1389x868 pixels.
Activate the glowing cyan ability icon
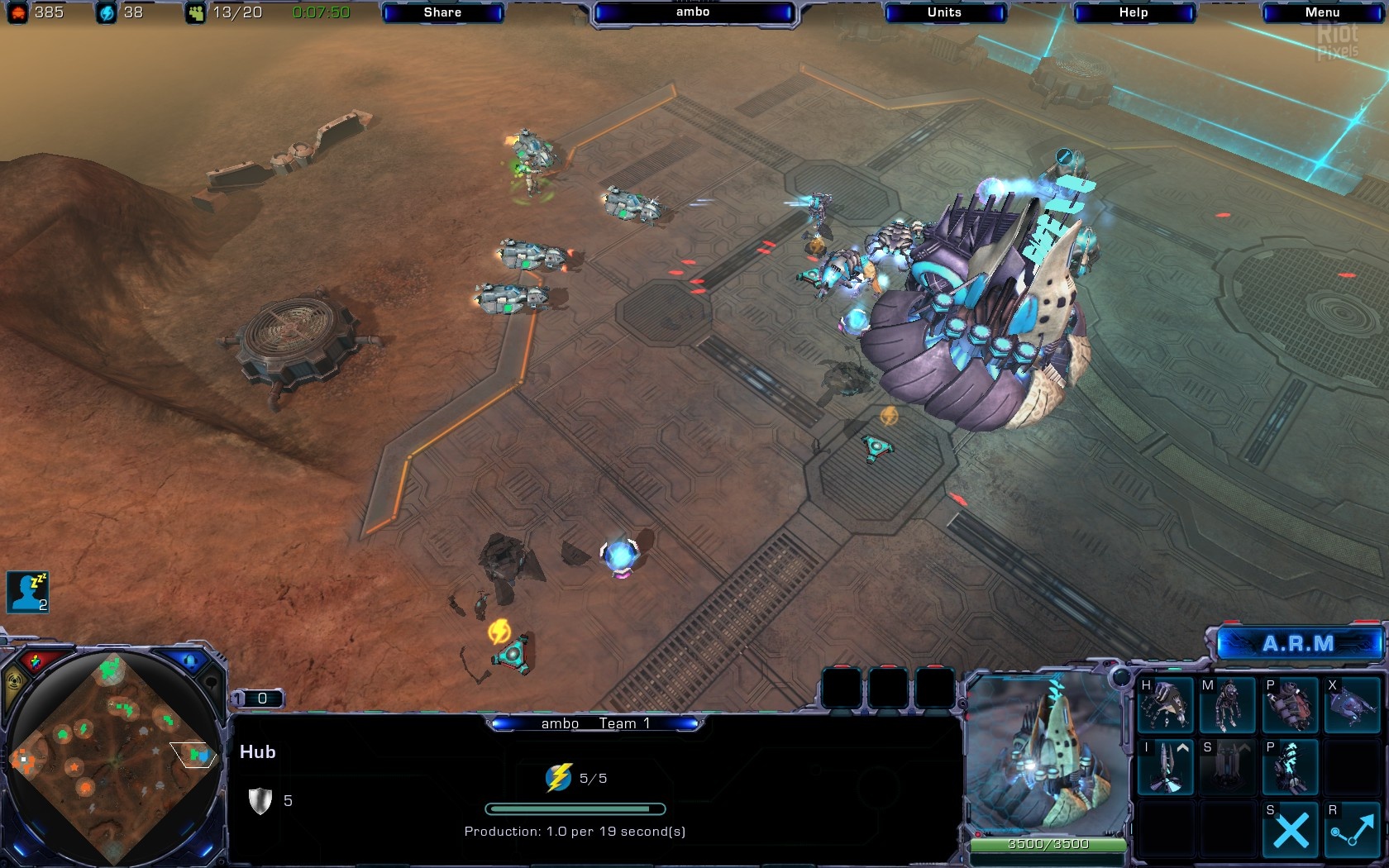coord(1290,766)
